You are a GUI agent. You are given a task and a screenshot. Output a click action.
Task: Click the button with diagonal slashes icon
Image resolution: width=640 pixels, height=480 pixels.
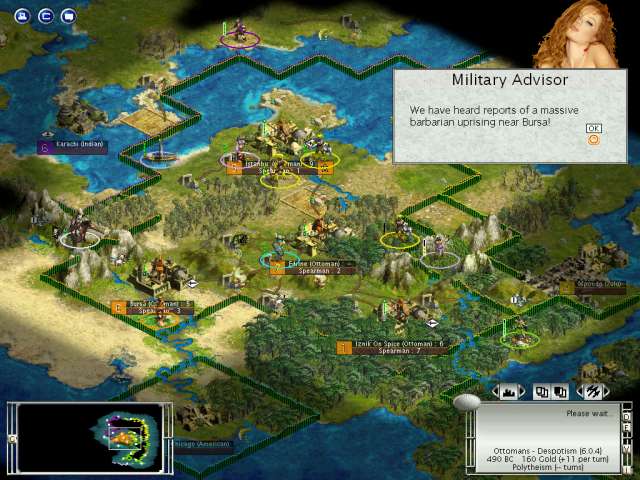(x=591, y=392)
